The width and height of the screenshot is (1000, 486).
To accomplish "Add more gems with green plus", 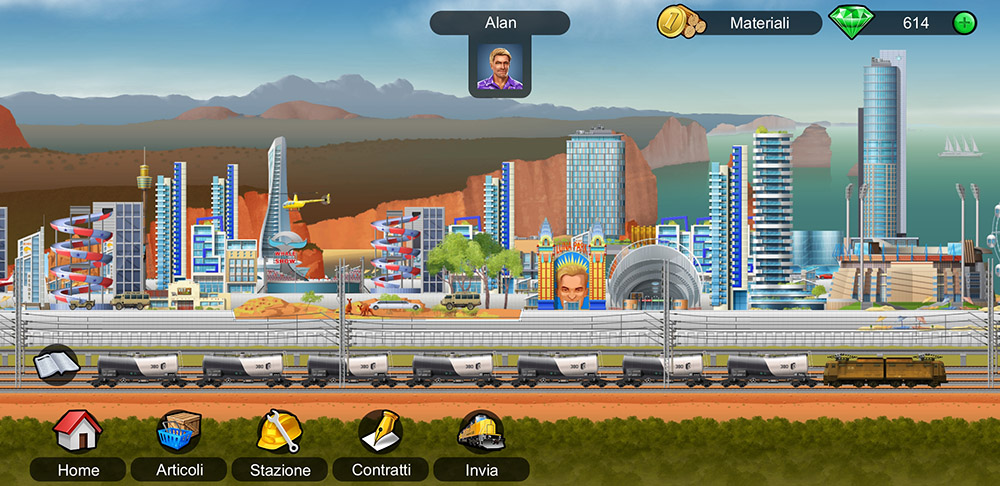I will 964,23.
